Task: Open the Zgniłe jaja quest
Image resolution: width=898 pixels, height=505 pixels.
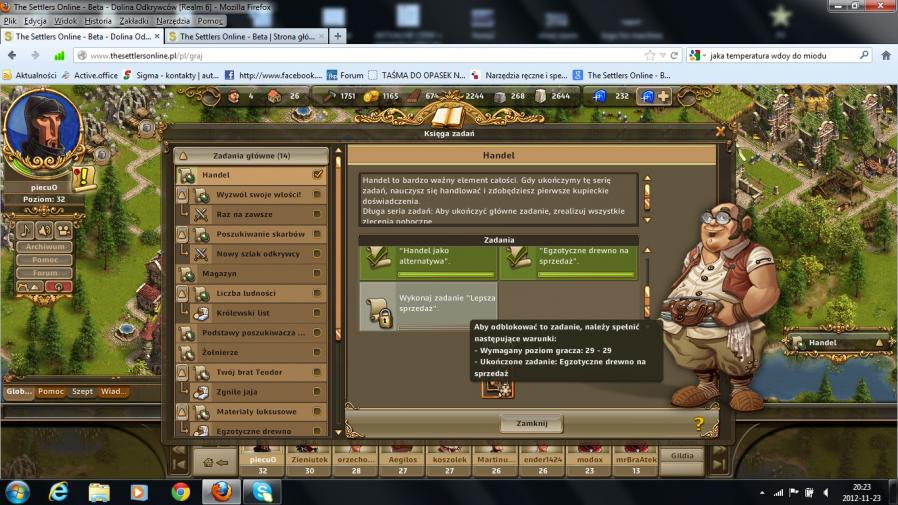Action: click(x=258, y=392)
